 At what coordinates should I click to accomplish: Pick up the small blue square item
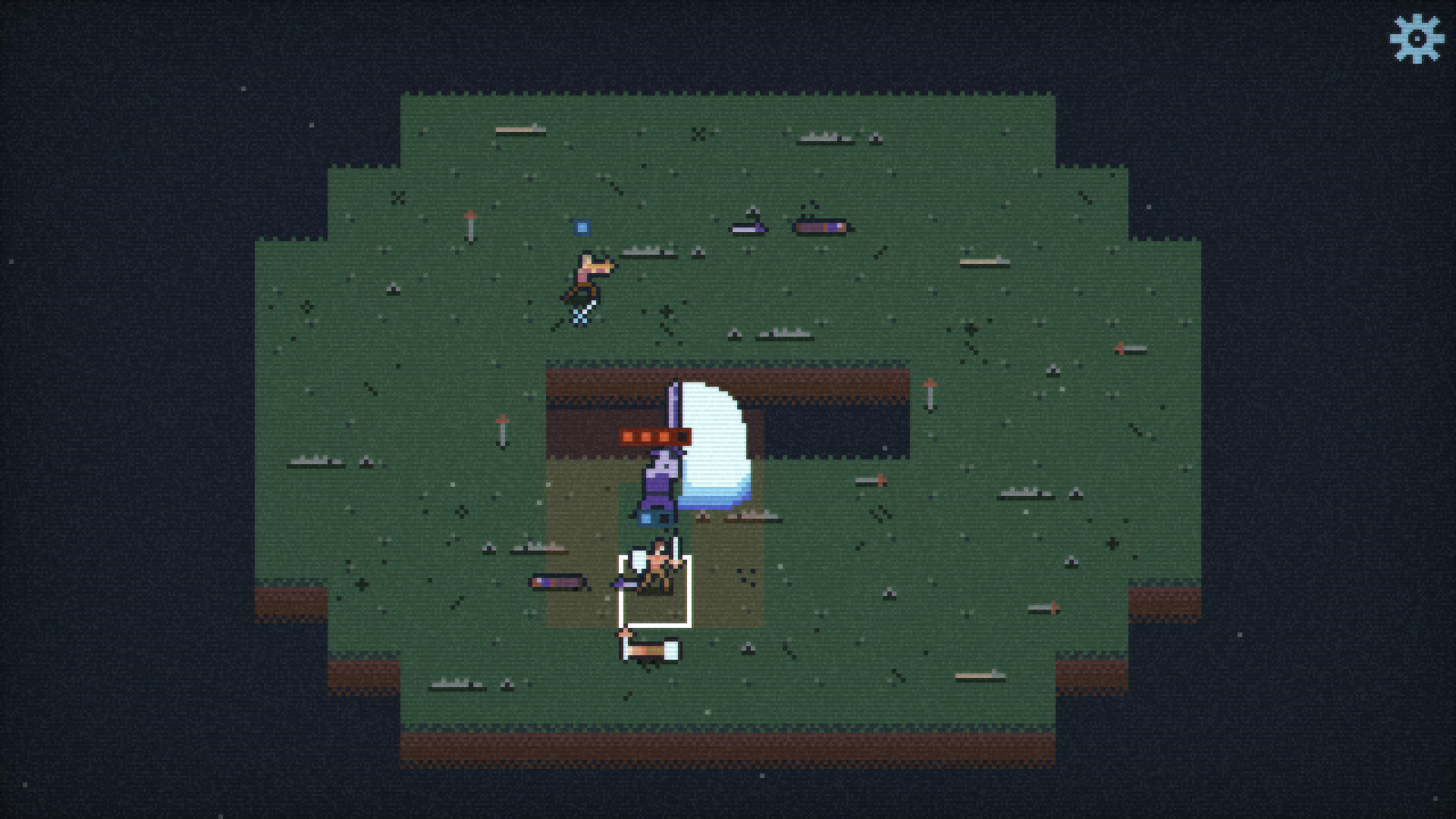tap(582, 226)
